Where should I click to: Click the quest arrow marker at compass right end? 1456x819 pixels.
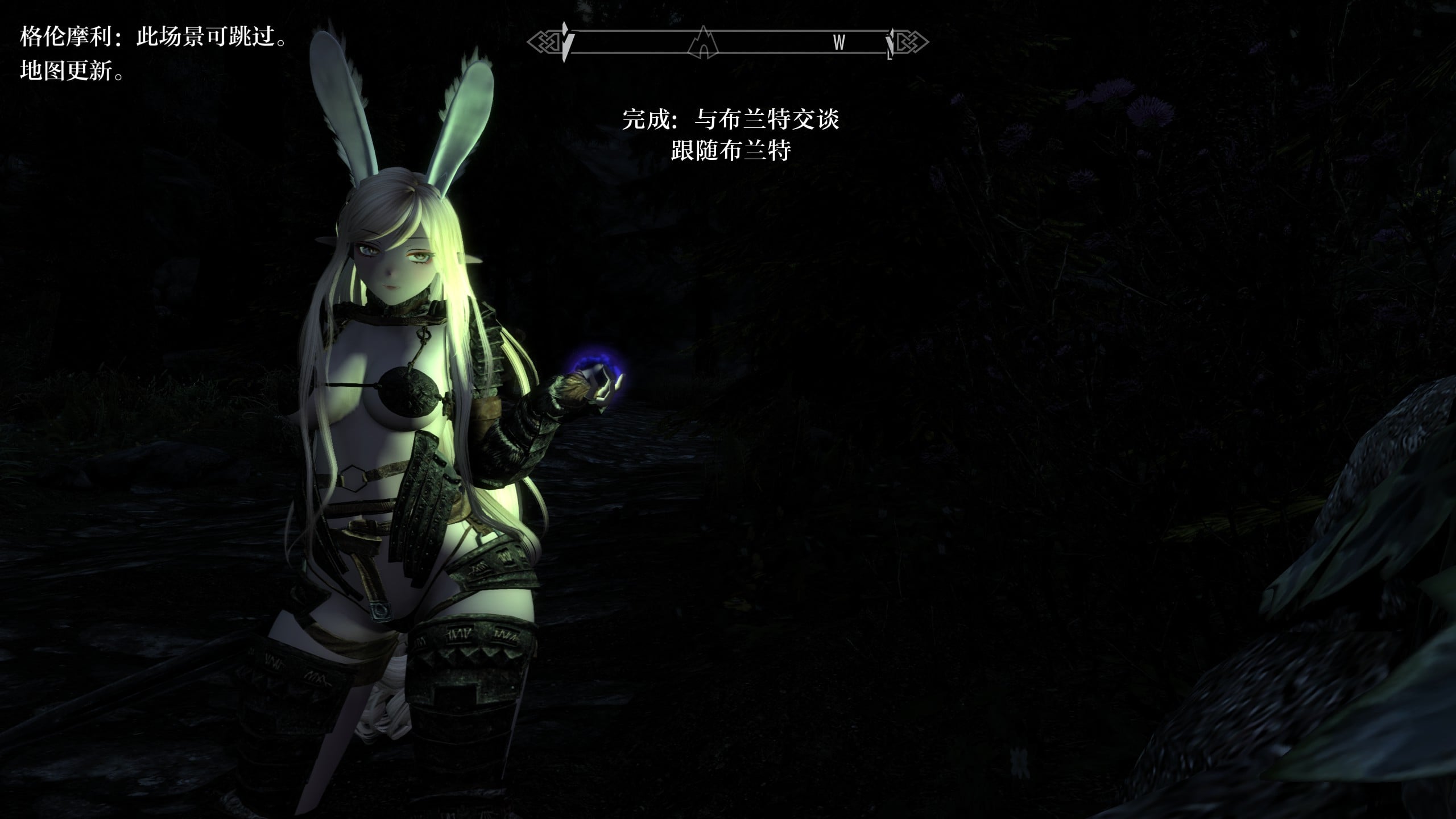point(891,43)
